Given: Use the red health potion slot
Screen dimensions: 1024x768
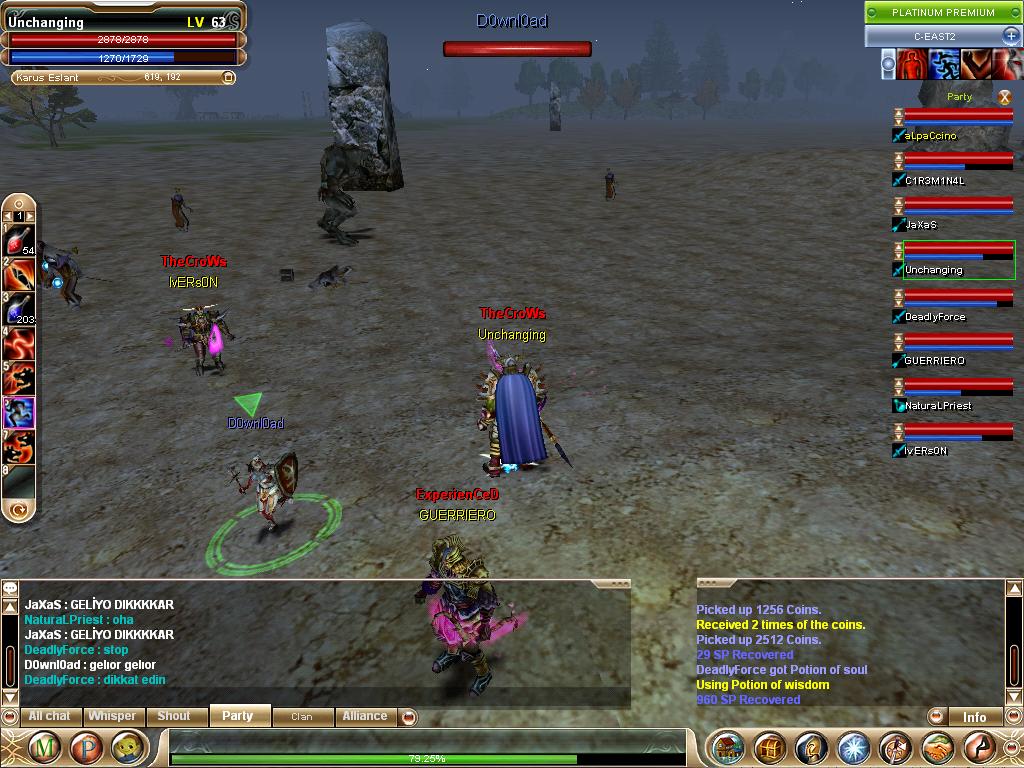Looking at the screenshot, I should tap(19, 240).
